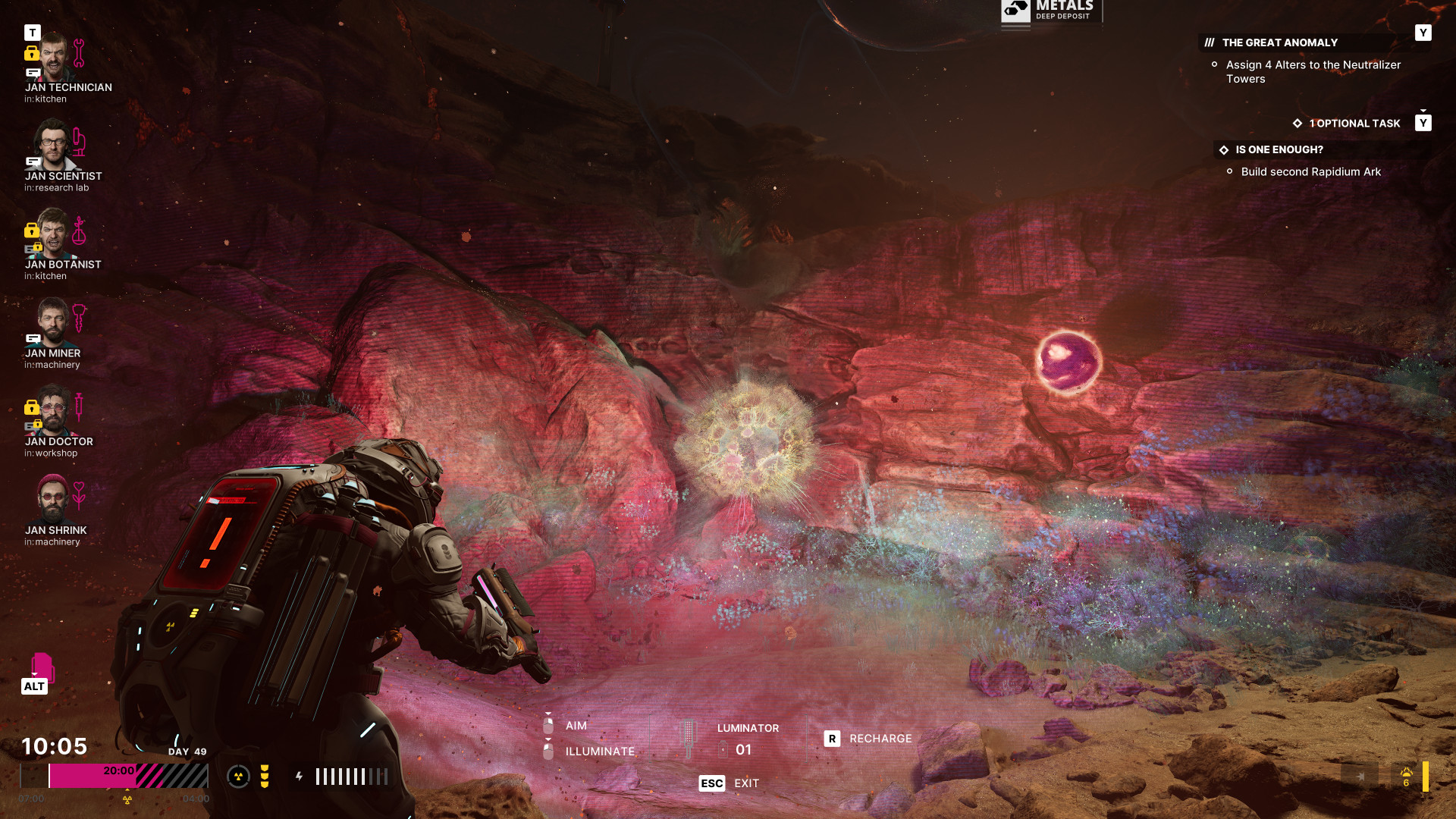Select Jan Technician's portrait
Image resolution: width=1456 pixels, height=819 pixels.
tap(53, 57)
